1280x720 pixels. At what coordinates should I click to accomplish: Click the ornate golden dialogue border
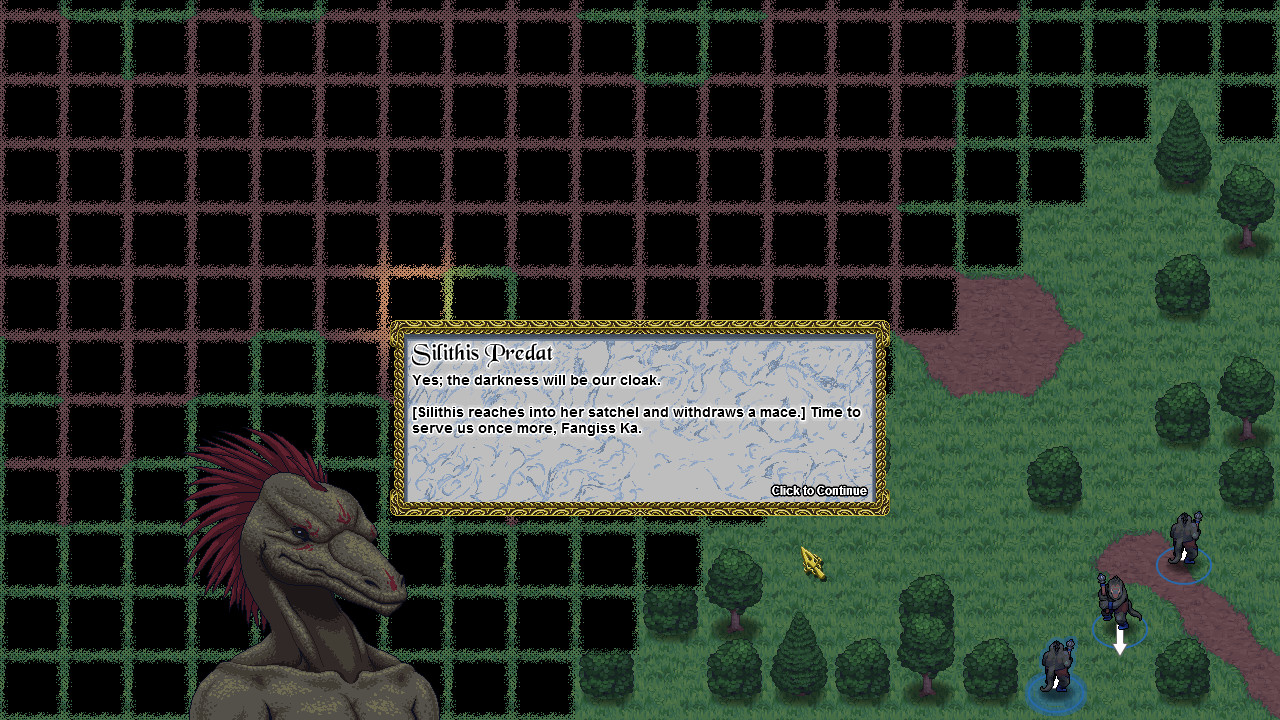640,327
